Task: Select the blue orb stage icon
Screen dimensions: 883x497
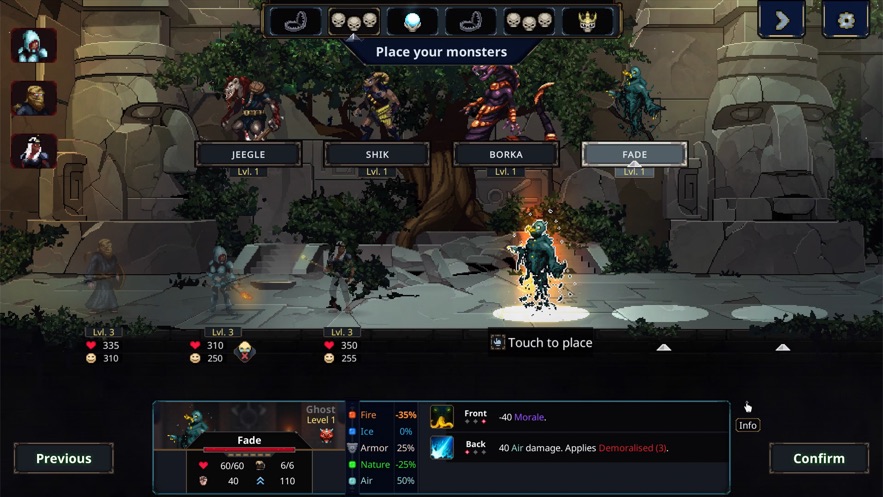Action: (412, 20)
